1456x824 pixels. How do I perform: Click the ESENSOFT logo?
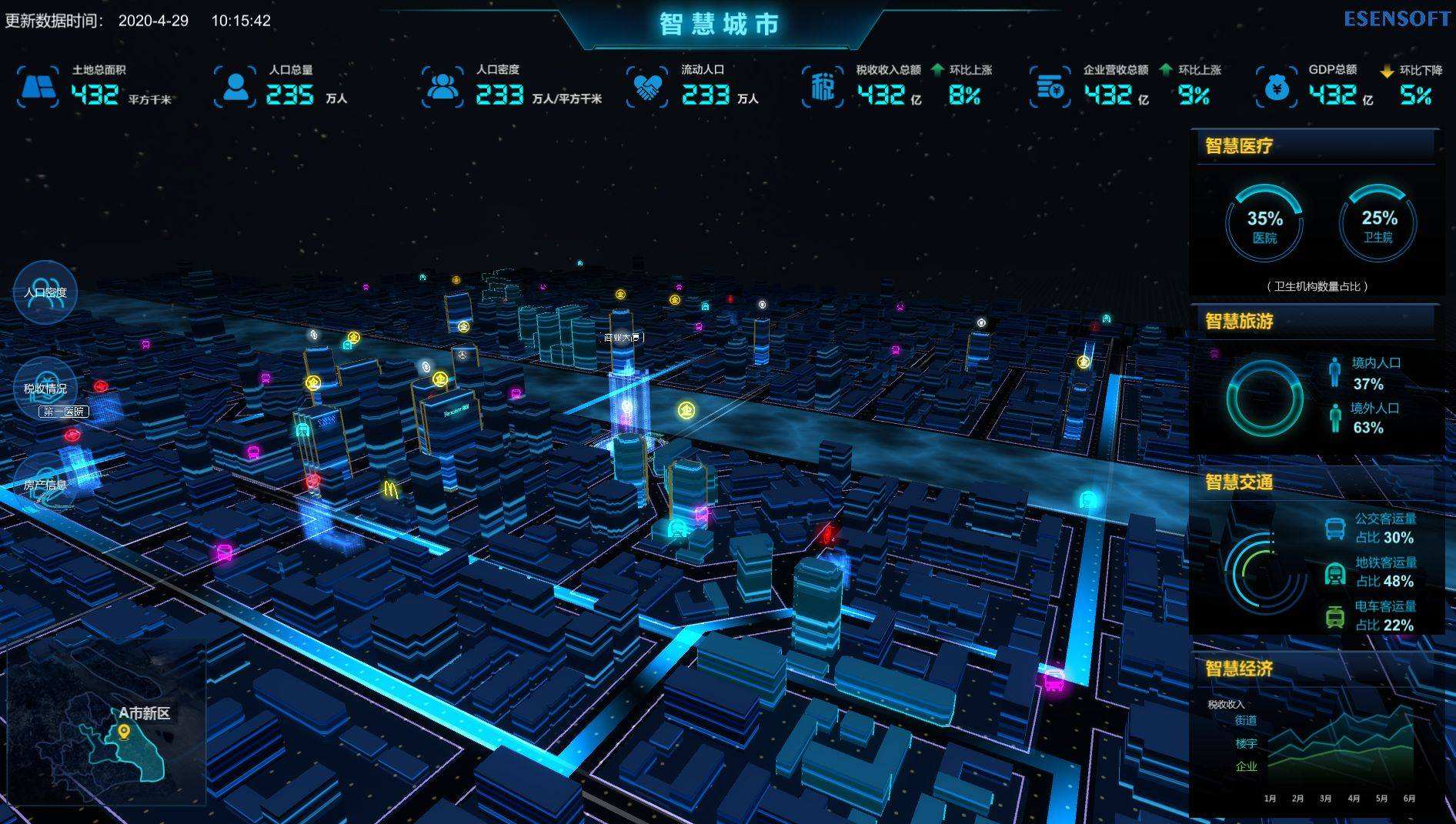[x=1397, y=19]
